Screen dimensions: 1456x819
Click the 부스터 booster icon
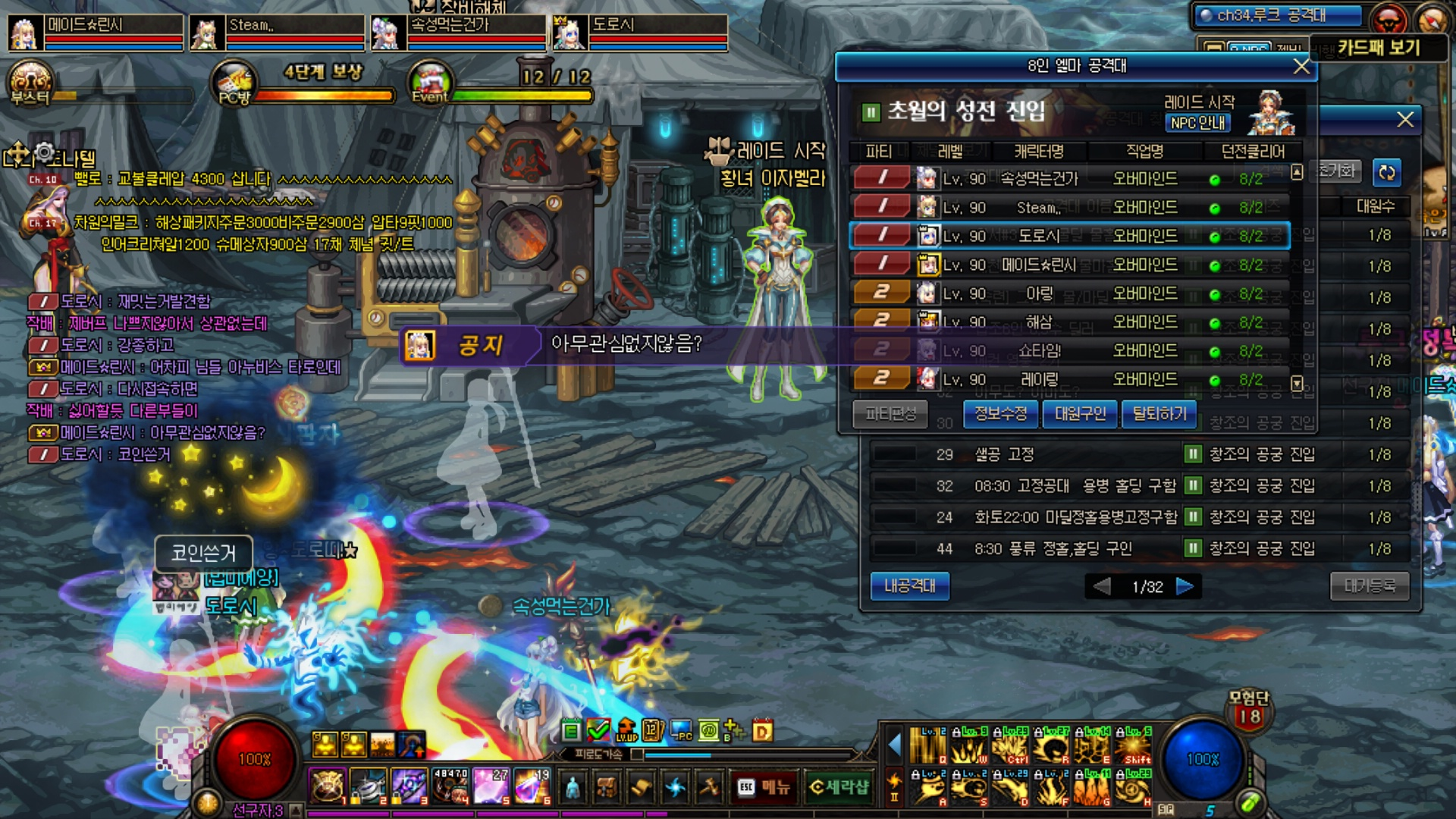pyautogui.click(x=30, y=85)
